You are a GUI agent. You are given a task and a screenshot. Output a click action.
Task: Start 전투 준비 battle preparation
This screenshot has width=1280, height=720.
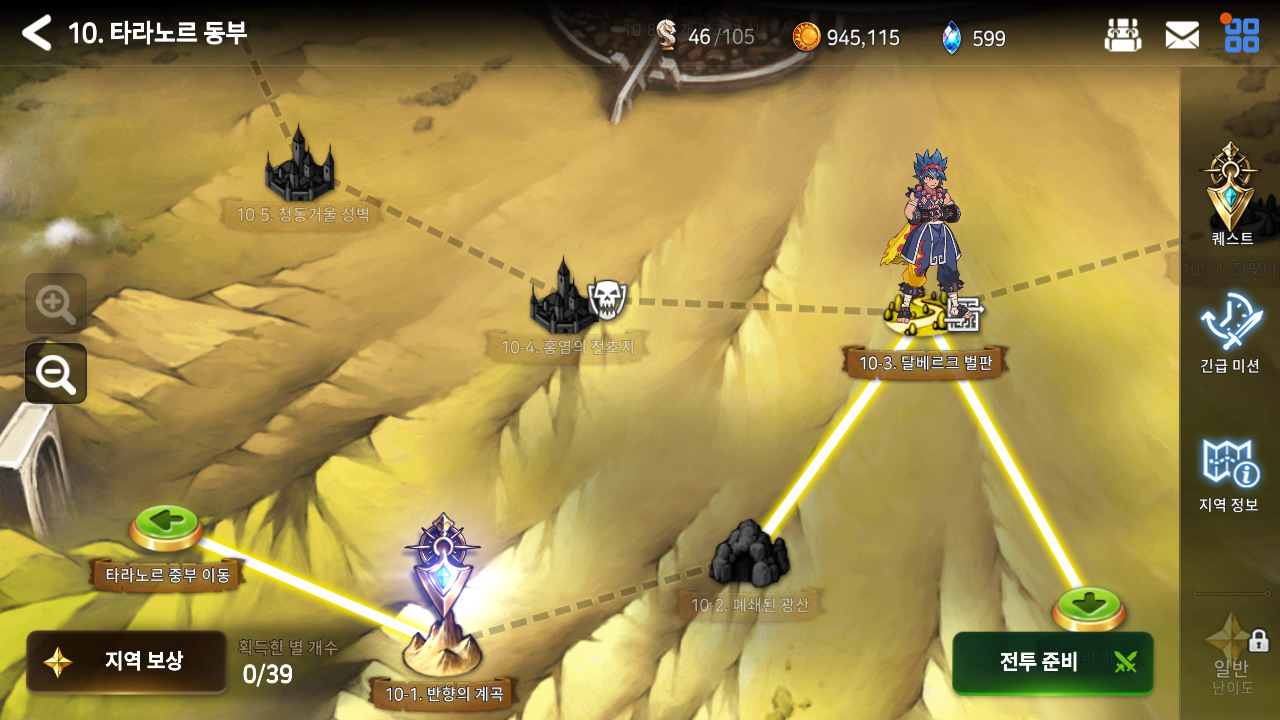coord(1053,662)
